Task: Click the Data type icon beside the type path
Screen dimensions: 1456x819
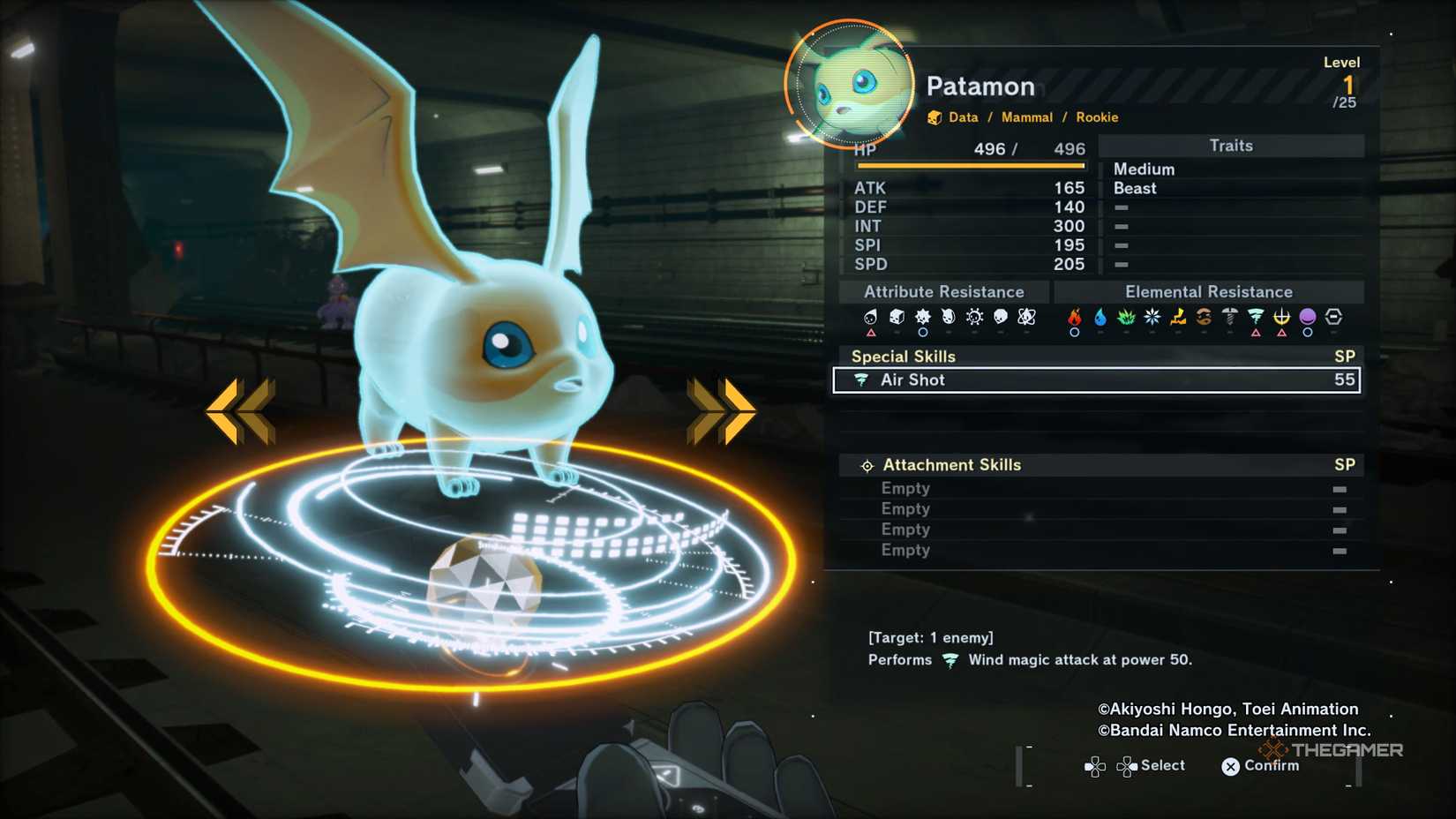Action: click(934, 116)
